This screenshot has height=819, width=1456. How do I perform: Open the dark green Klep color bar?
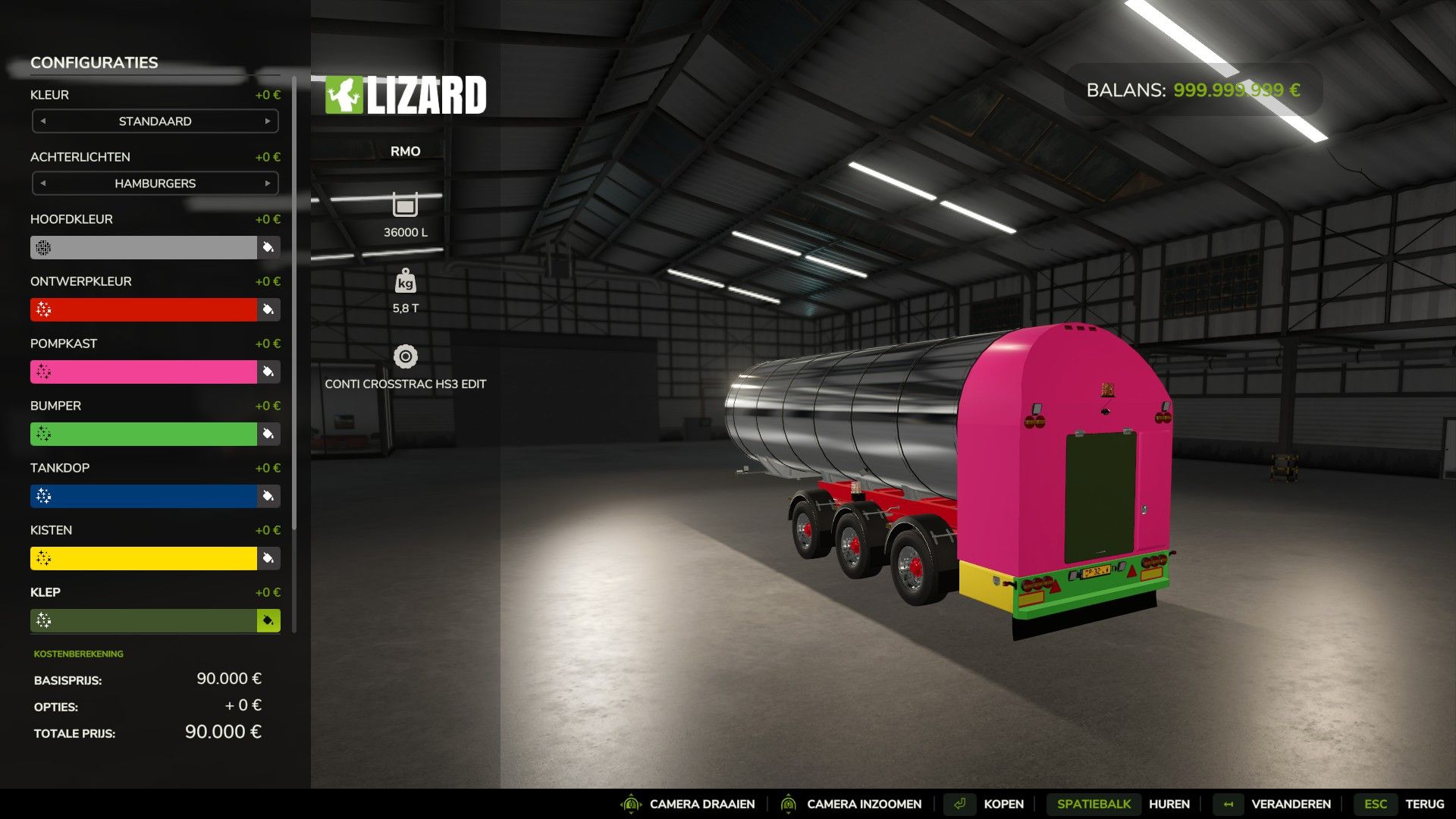pyautogui.click(x=144, y=620)
